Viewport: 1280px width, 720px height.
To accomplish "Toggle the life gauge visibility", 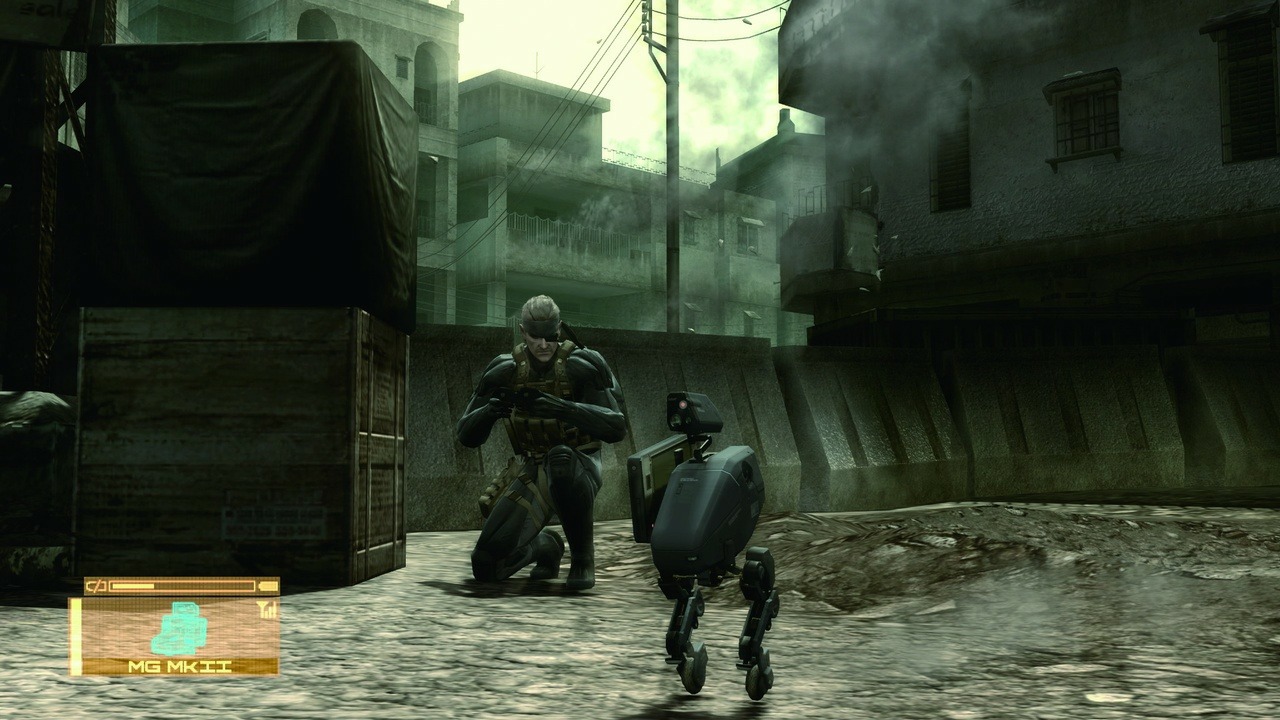I will coord(183,585).
